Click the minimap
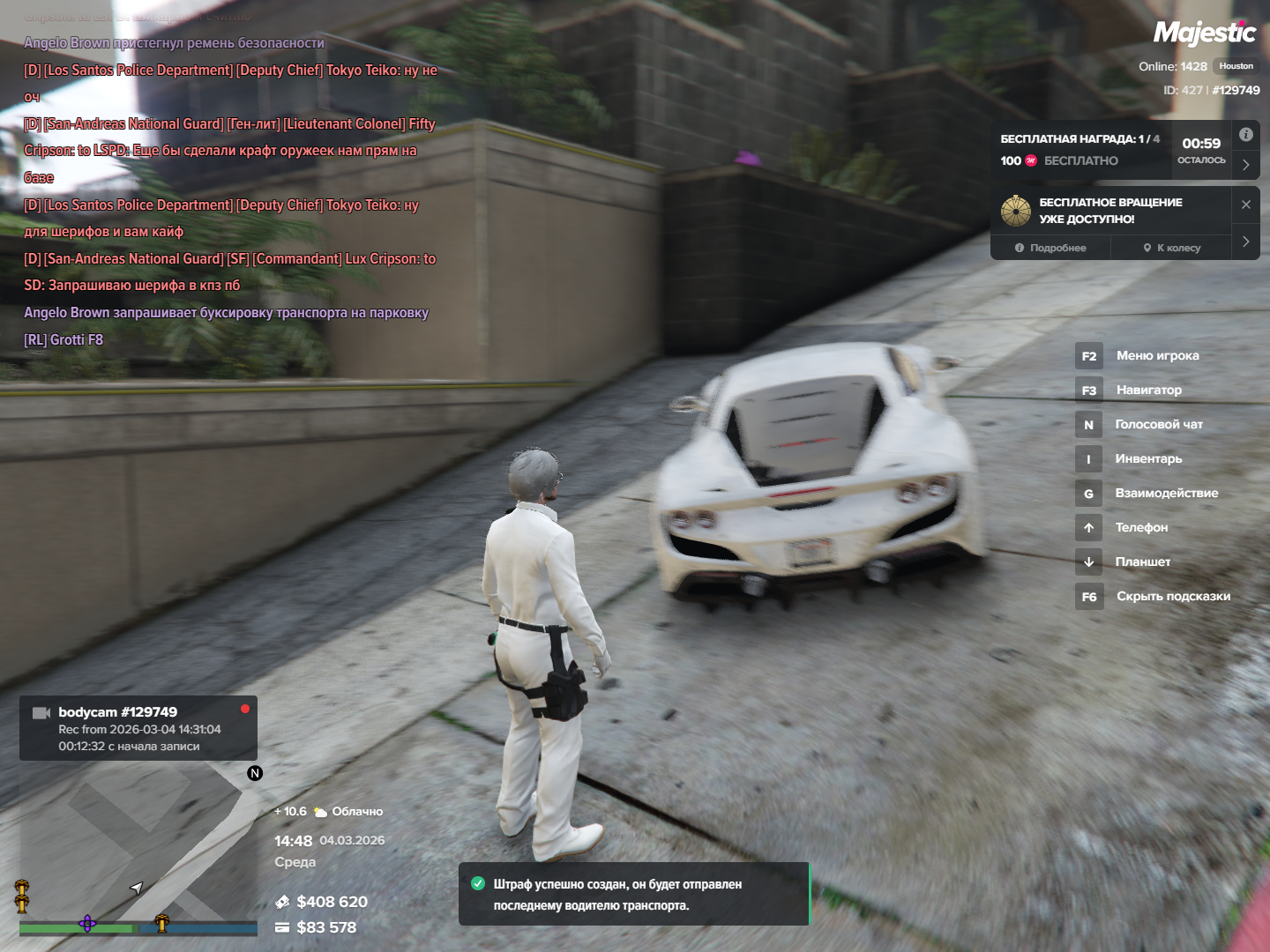Image resolution: width=1270 pixels, height=952 pixels. (138, 846)
